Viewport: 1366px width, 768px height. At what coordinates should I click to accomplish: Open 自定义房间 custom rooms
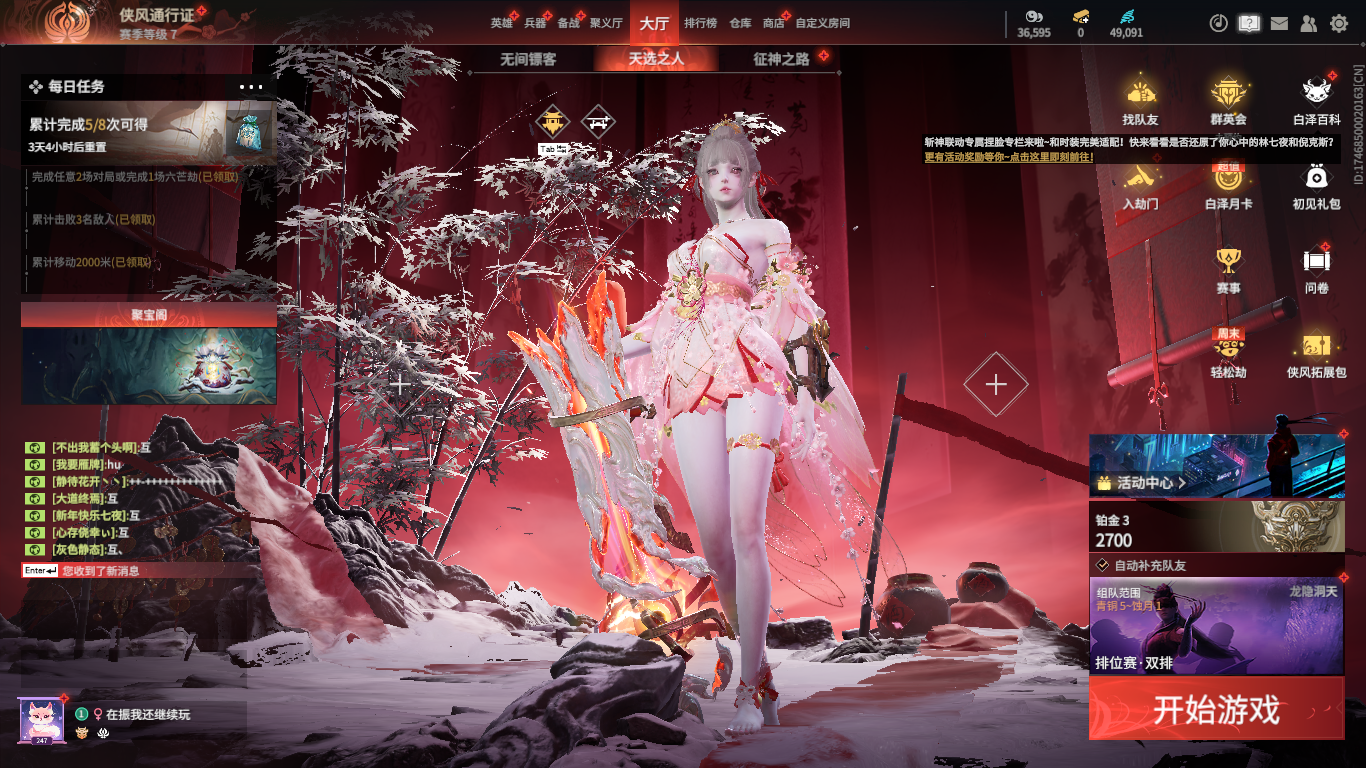click(x=822, y=23)
